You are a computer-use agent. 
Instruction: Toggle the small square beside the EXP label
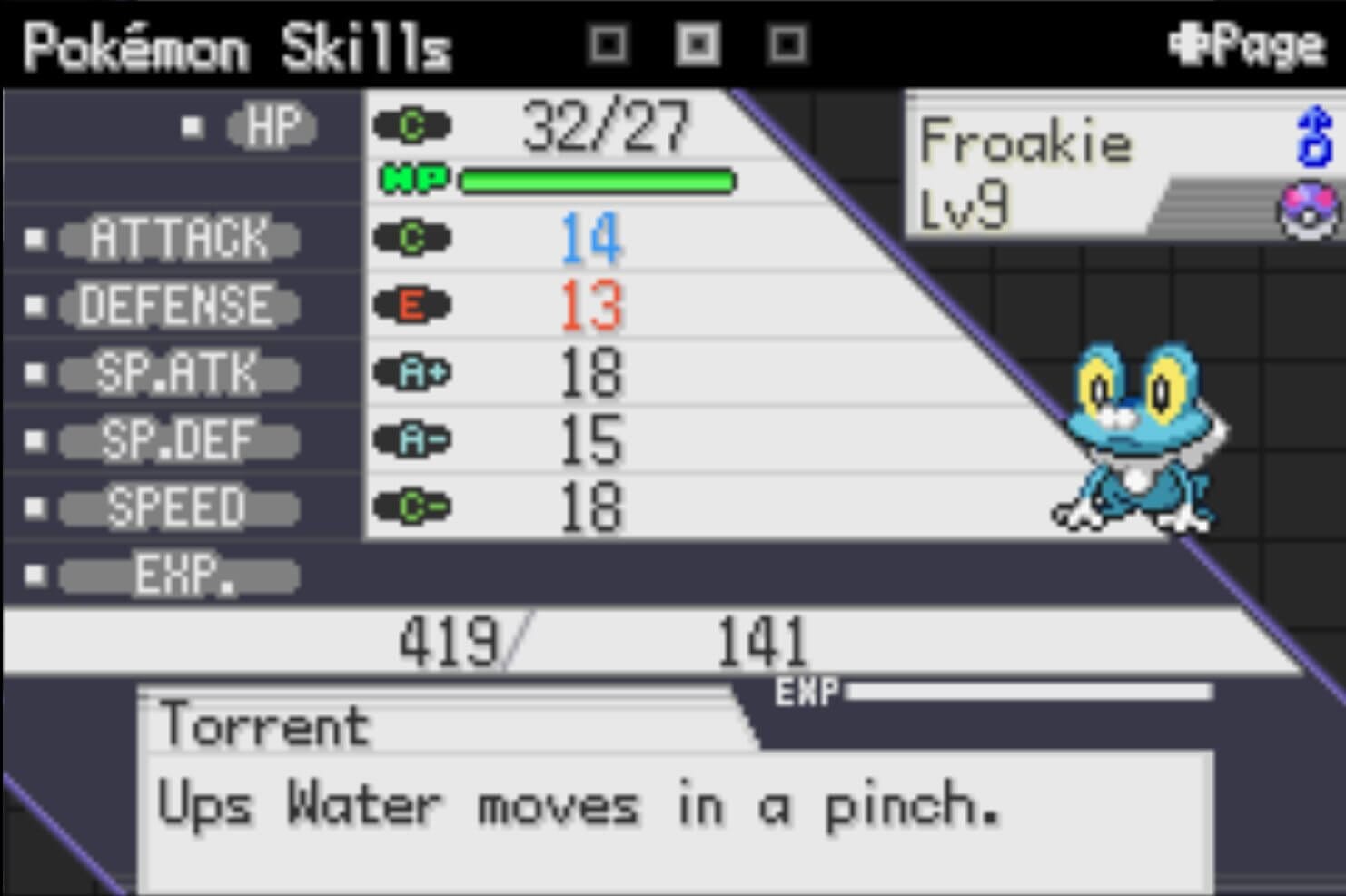pyautogui.click(x=34, y=576)
